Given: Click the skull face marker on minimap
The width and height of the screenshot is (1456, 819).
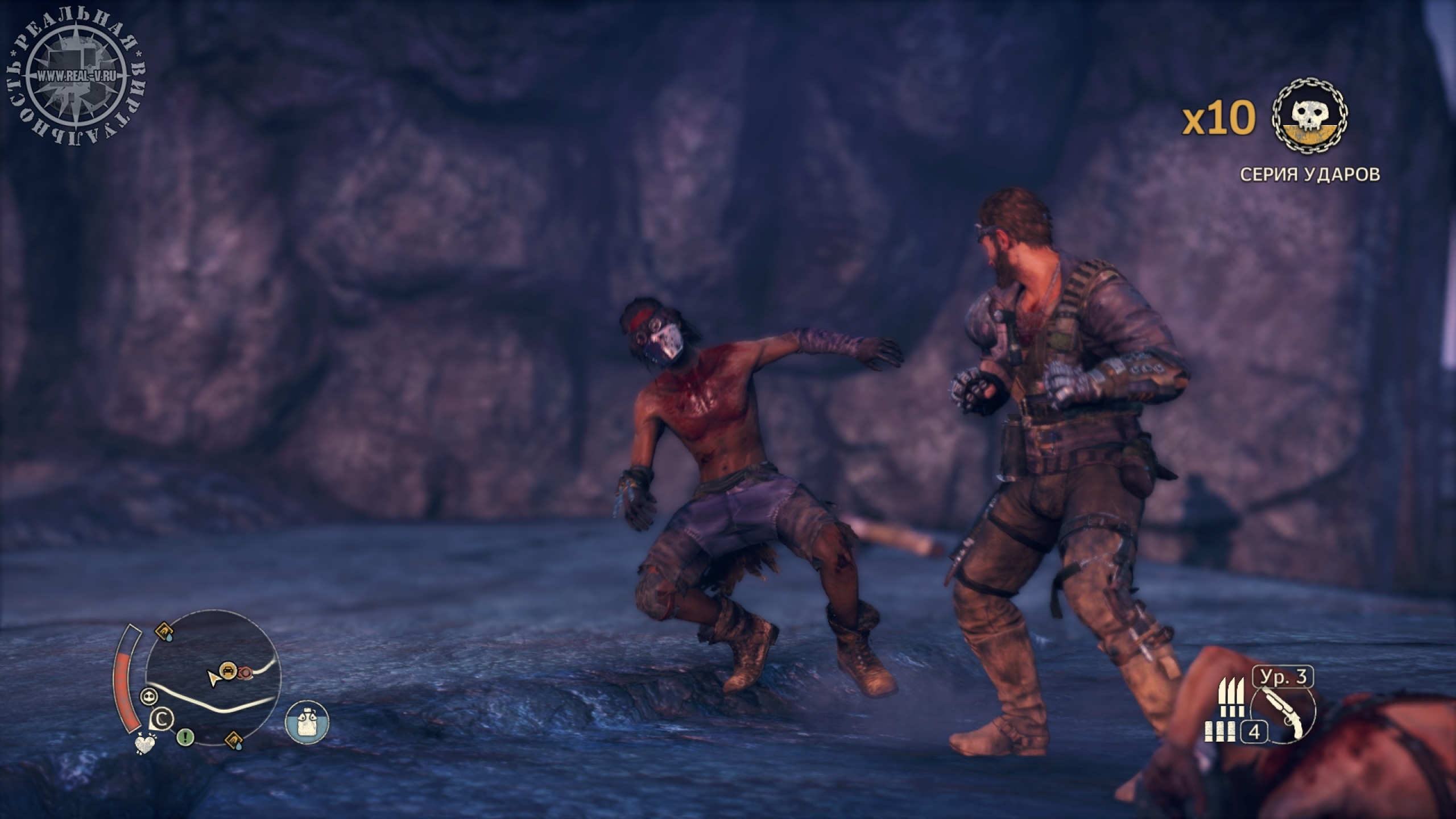Looking at the screenshot, I should point(149,696).
